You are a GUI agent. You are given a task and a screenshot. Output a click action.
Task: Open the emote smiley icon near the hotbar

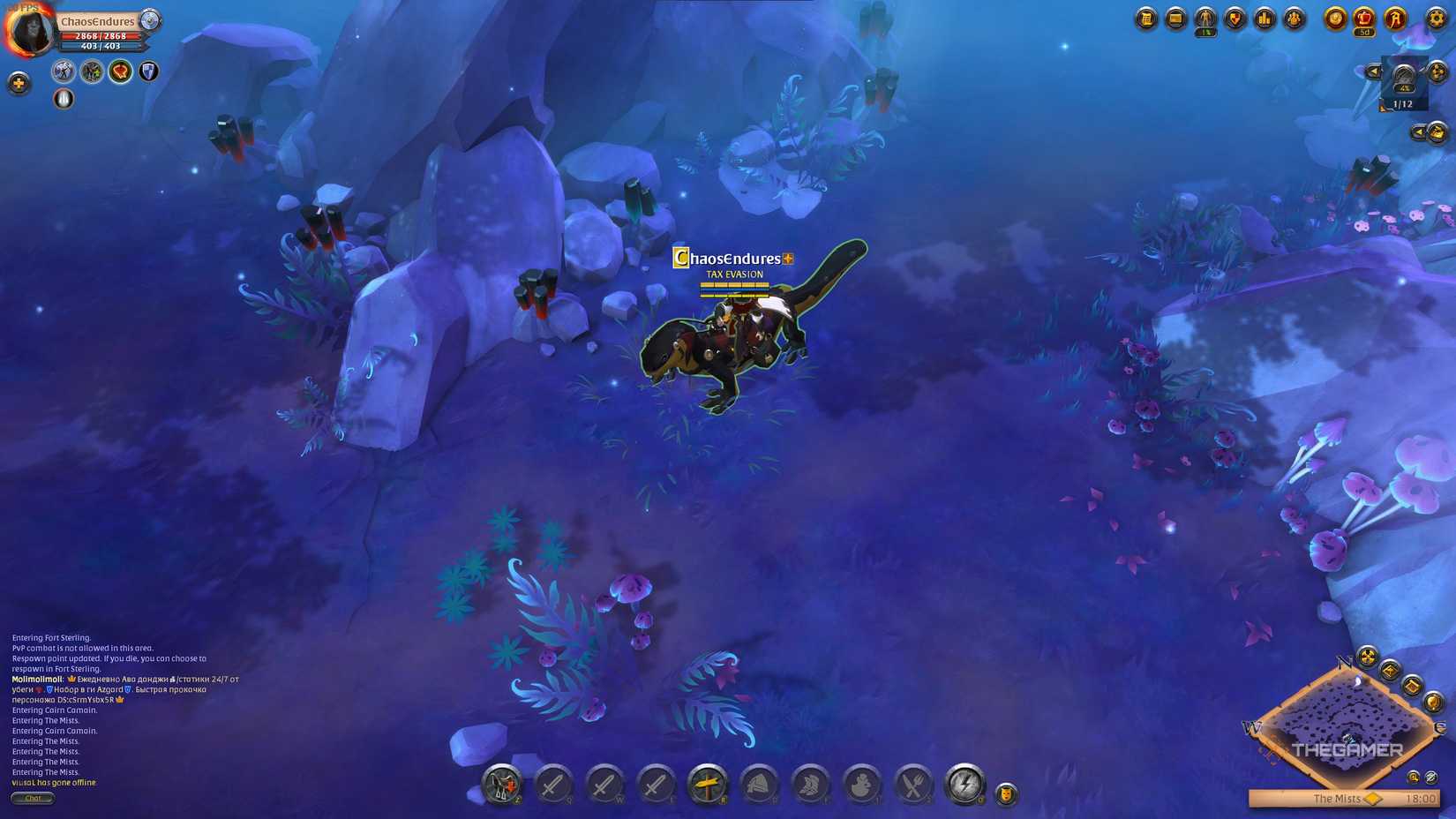(x=1005, y=793)
